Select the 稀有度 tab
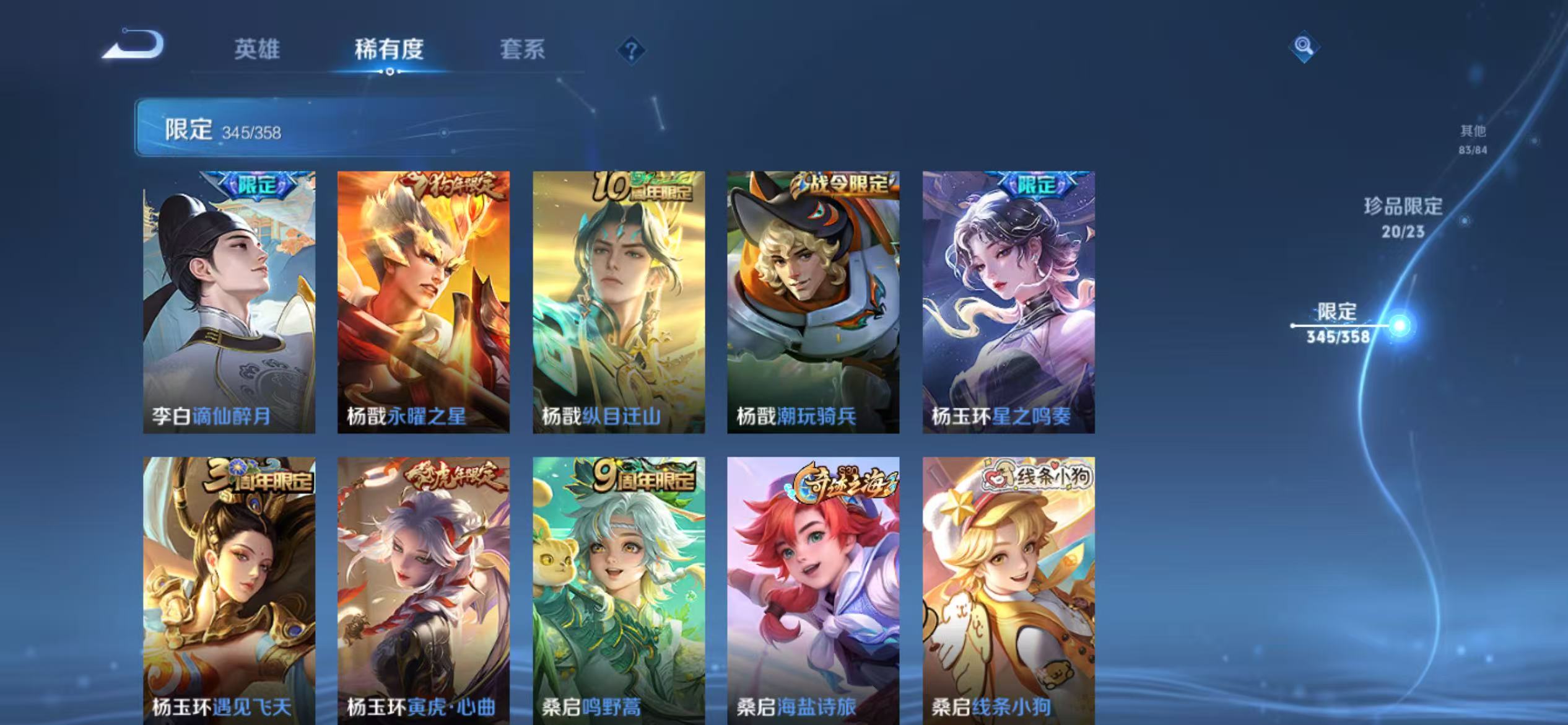The width and height of the screenshot is (1568, 725). coord(390,50)
